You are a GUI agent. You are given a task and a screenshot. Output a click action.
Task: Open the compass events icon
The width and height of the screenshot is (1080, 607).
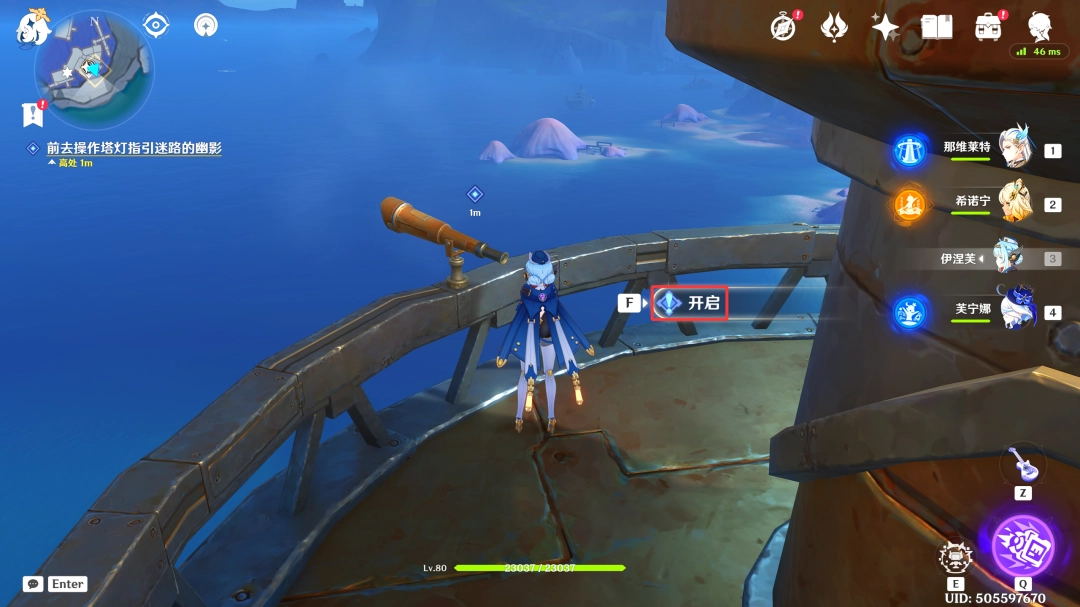[784, 27]
